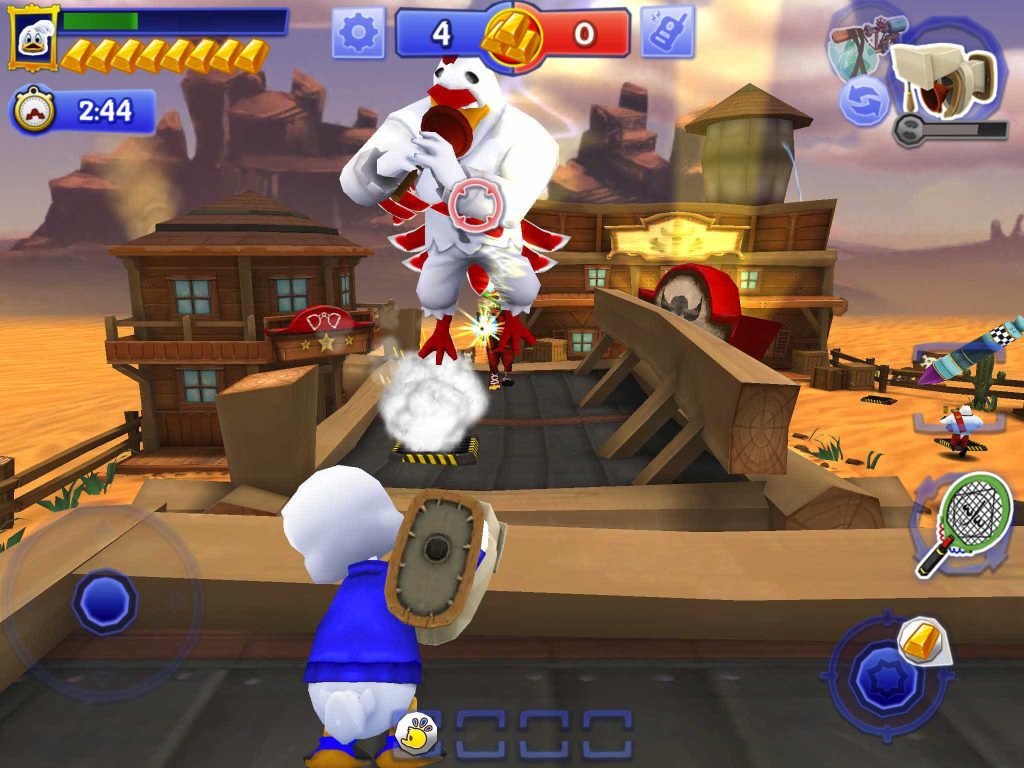Use the tennis racket melee button

(962, 519)
